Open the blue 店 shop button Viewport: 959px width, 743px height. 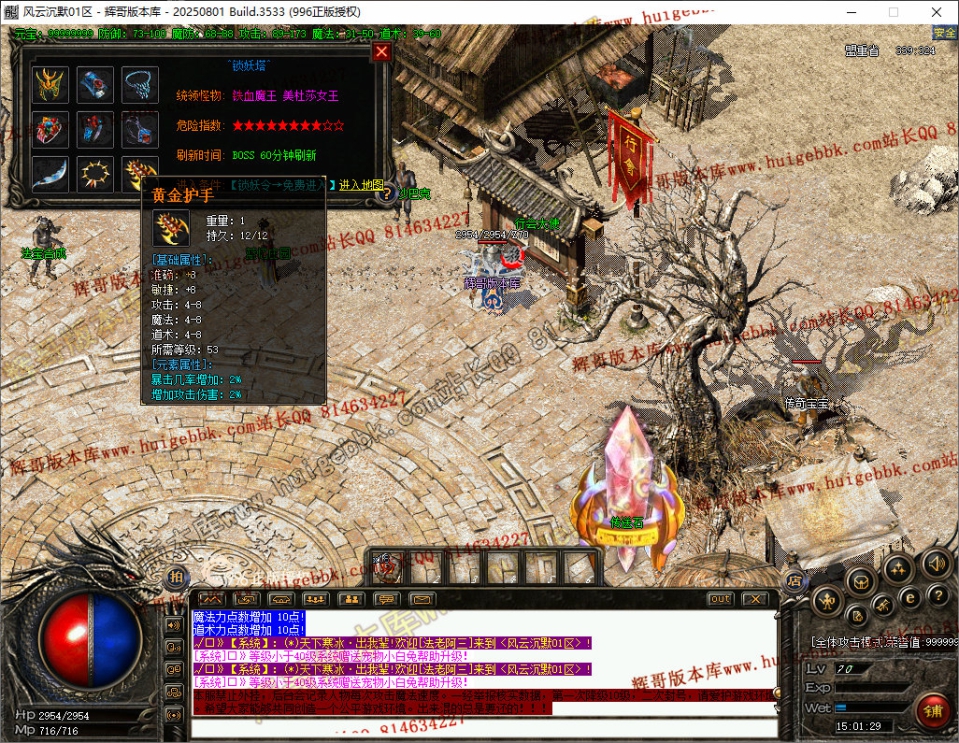point(793,579)
